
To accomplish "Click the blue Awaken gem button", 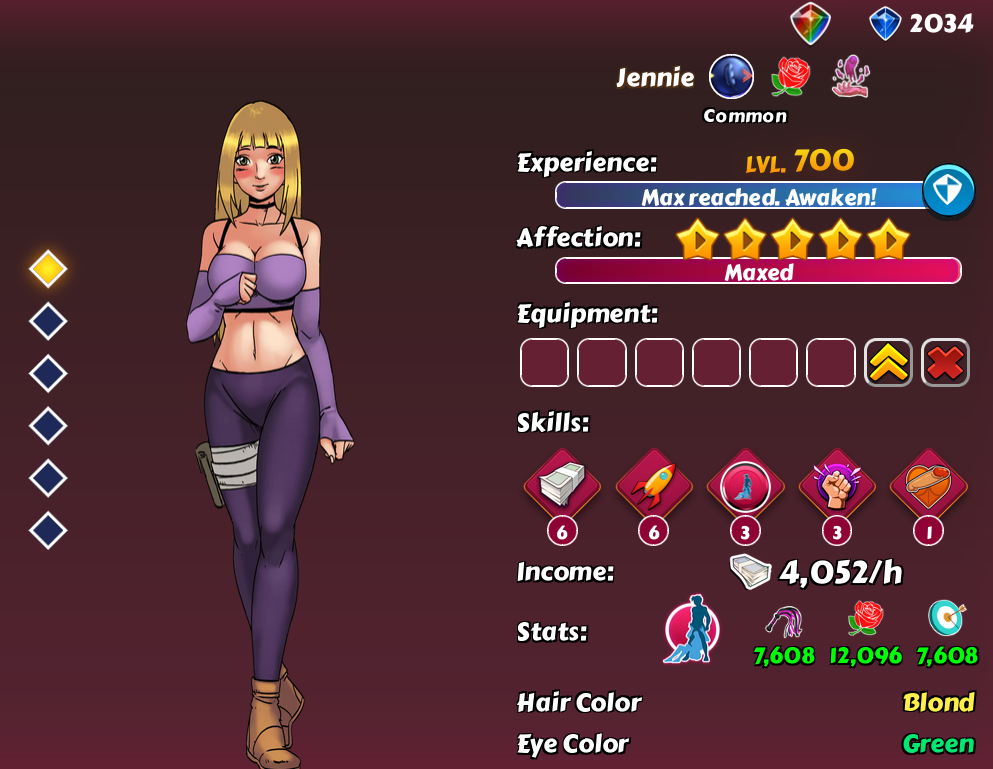I will point(948,190).
